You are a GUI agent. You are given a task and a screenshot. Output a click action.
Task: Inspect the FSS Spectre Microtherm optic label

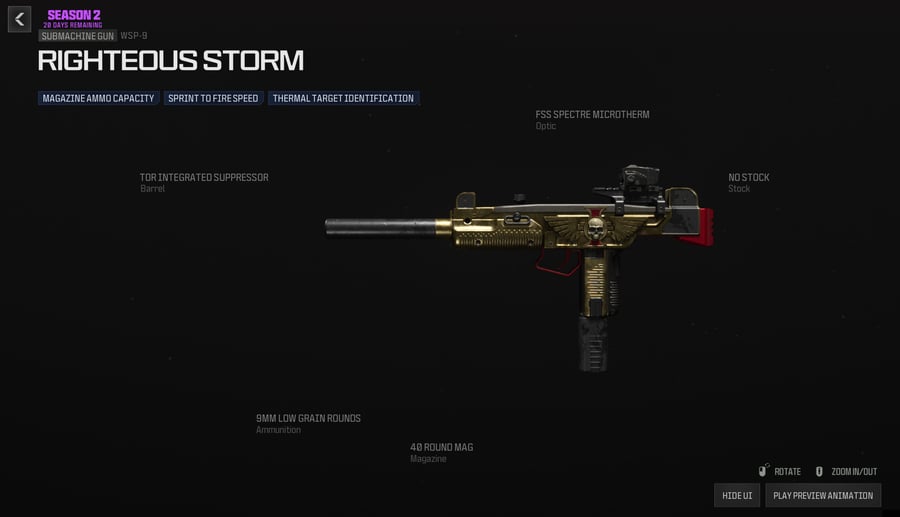[x=592, y=115]
